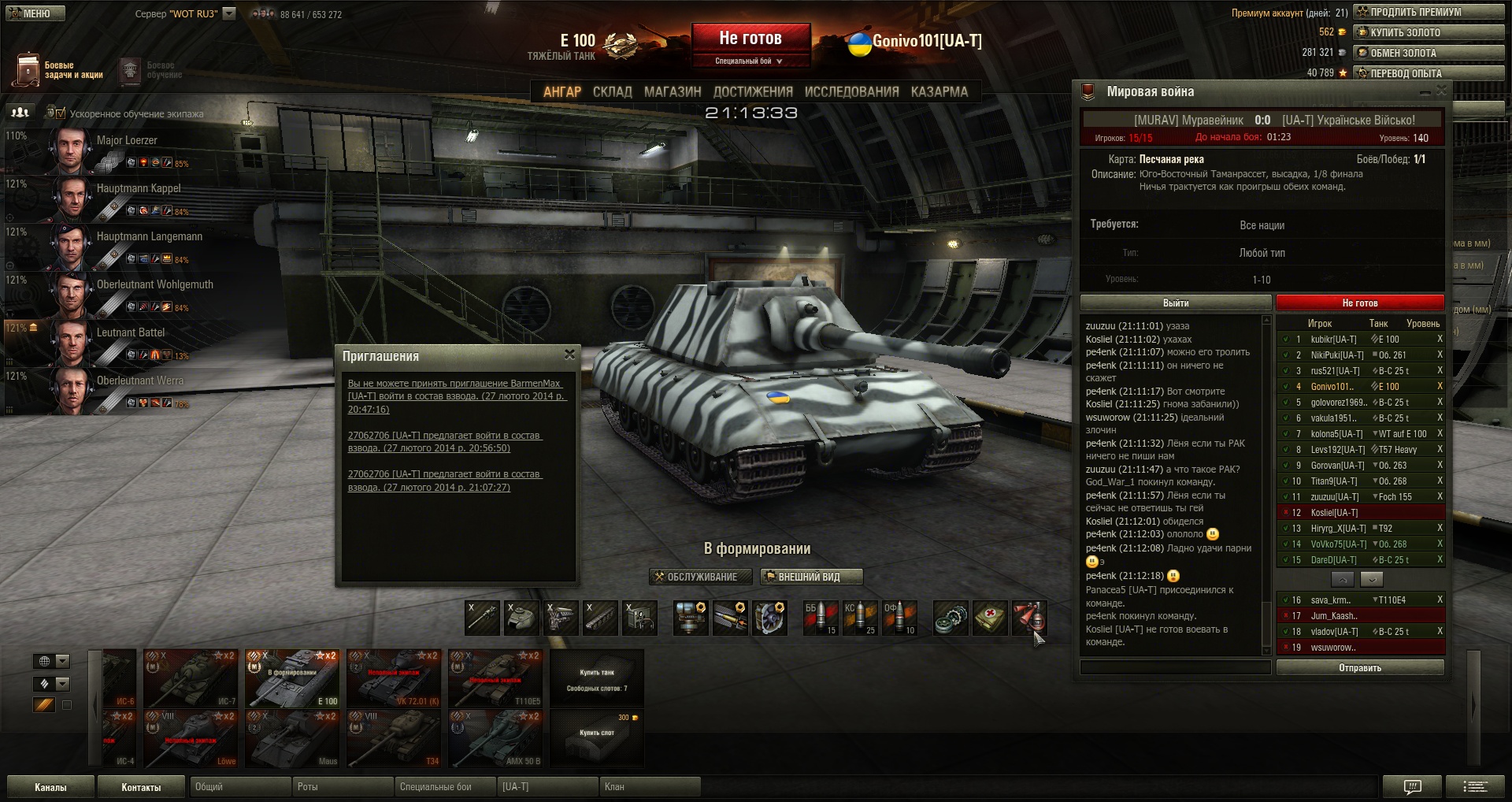This screenshot has height=802, width=1512.
Task: Select ДОСТИЖЕНИЯ in the top navigation
Action: pyautogui.click(x=753, y=92)
